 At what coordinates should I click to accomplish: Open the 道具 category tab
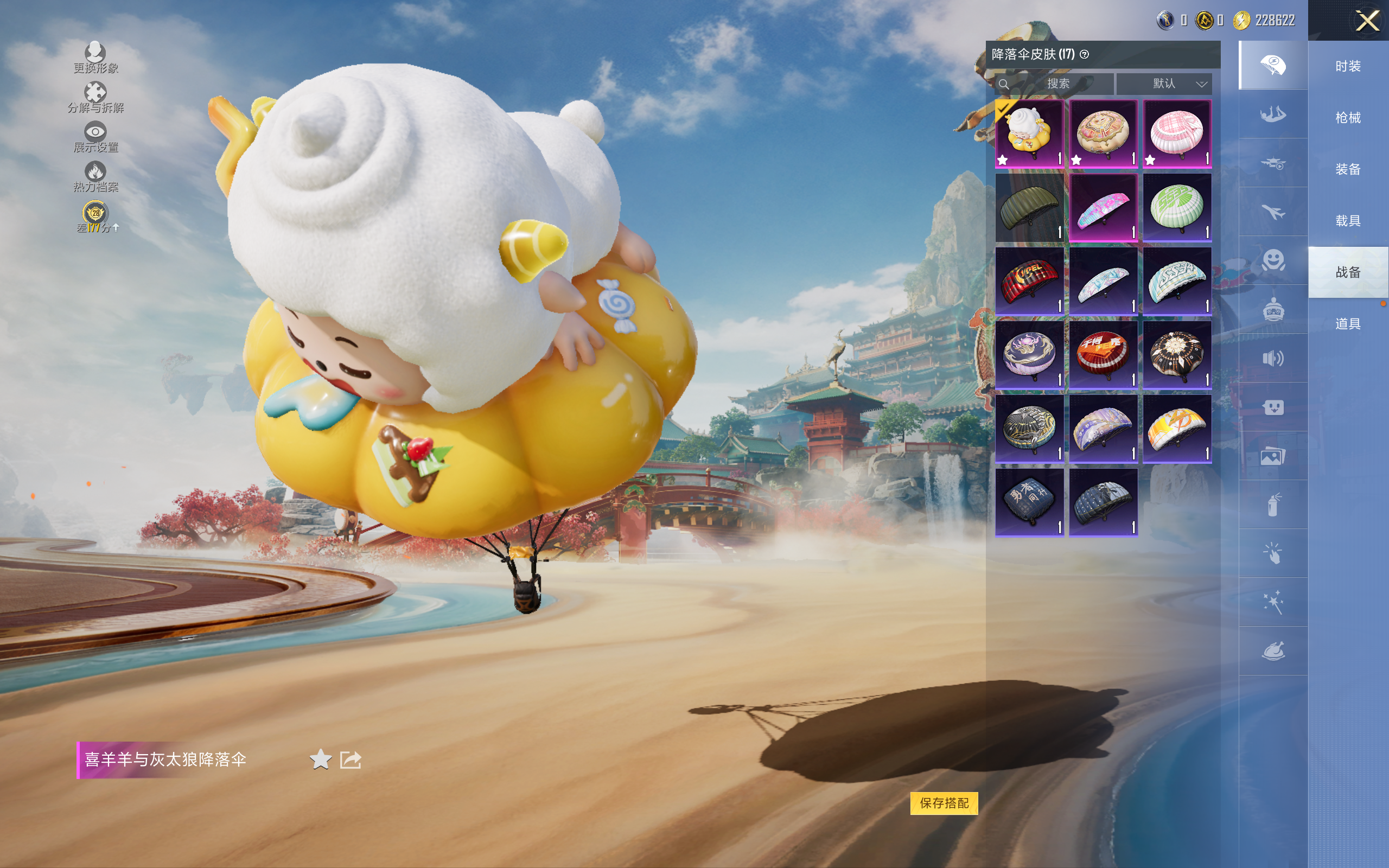click(x=1348, y=324)
